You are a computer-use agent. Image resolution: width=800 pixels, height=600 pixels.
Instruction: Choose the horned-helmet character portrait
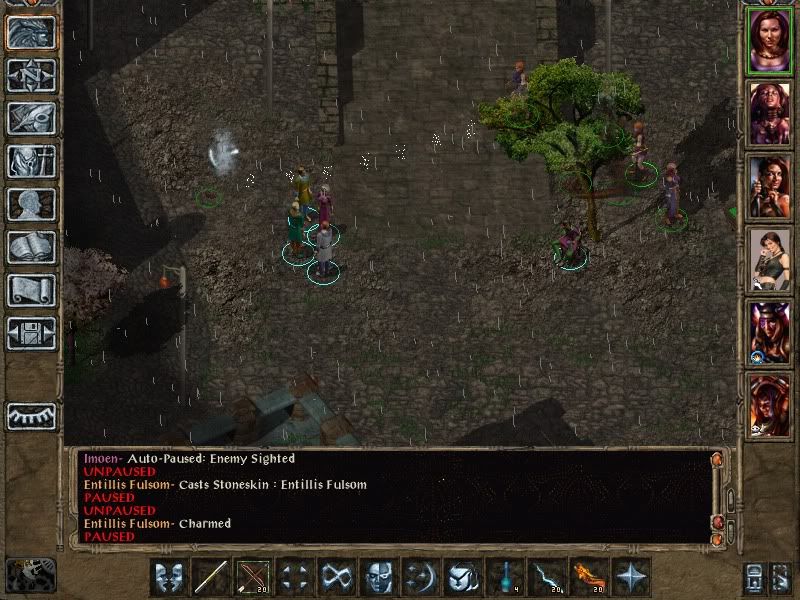point(769,332)
